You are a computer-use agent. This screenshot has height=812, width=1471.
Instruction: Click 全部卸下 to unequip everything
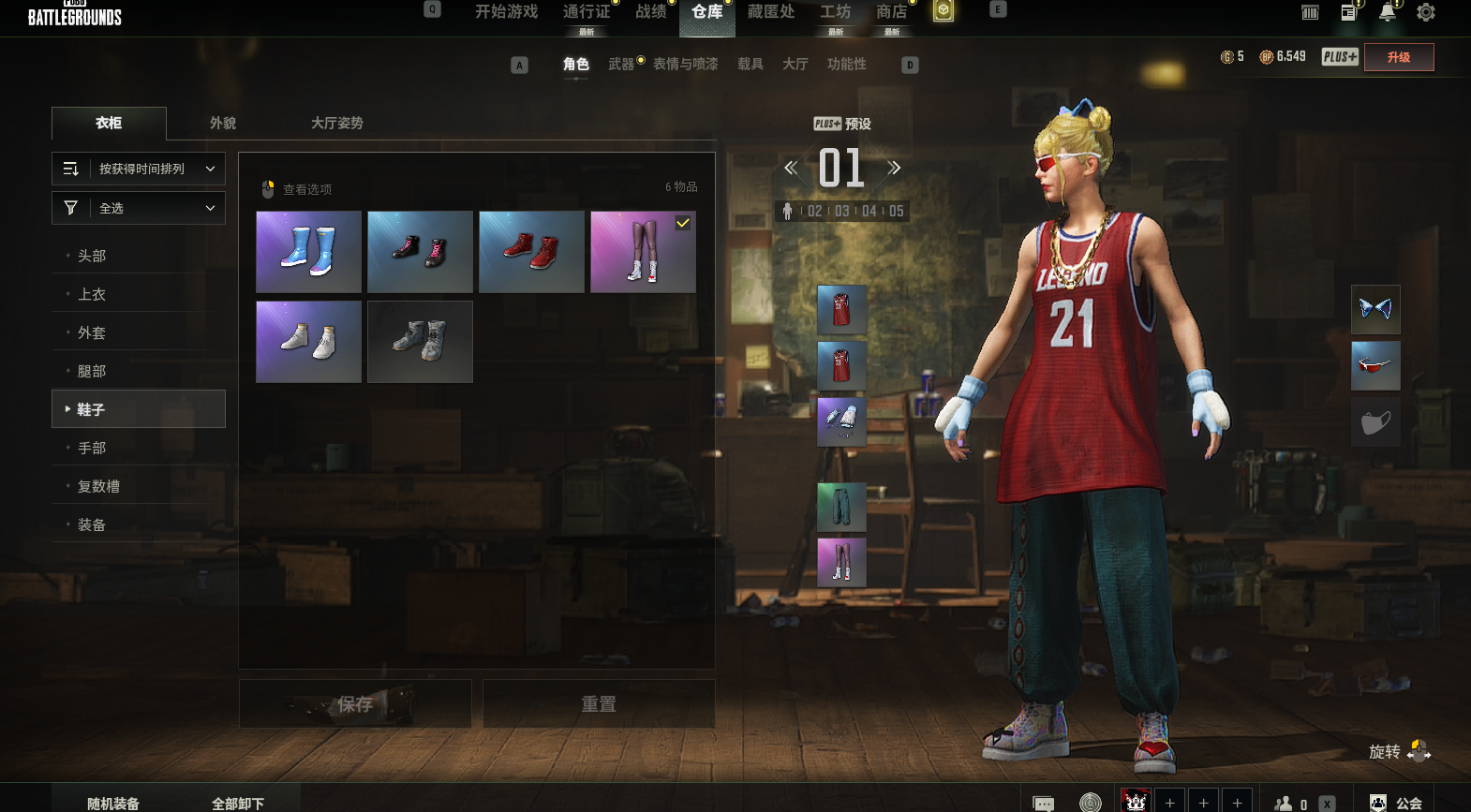238,803
